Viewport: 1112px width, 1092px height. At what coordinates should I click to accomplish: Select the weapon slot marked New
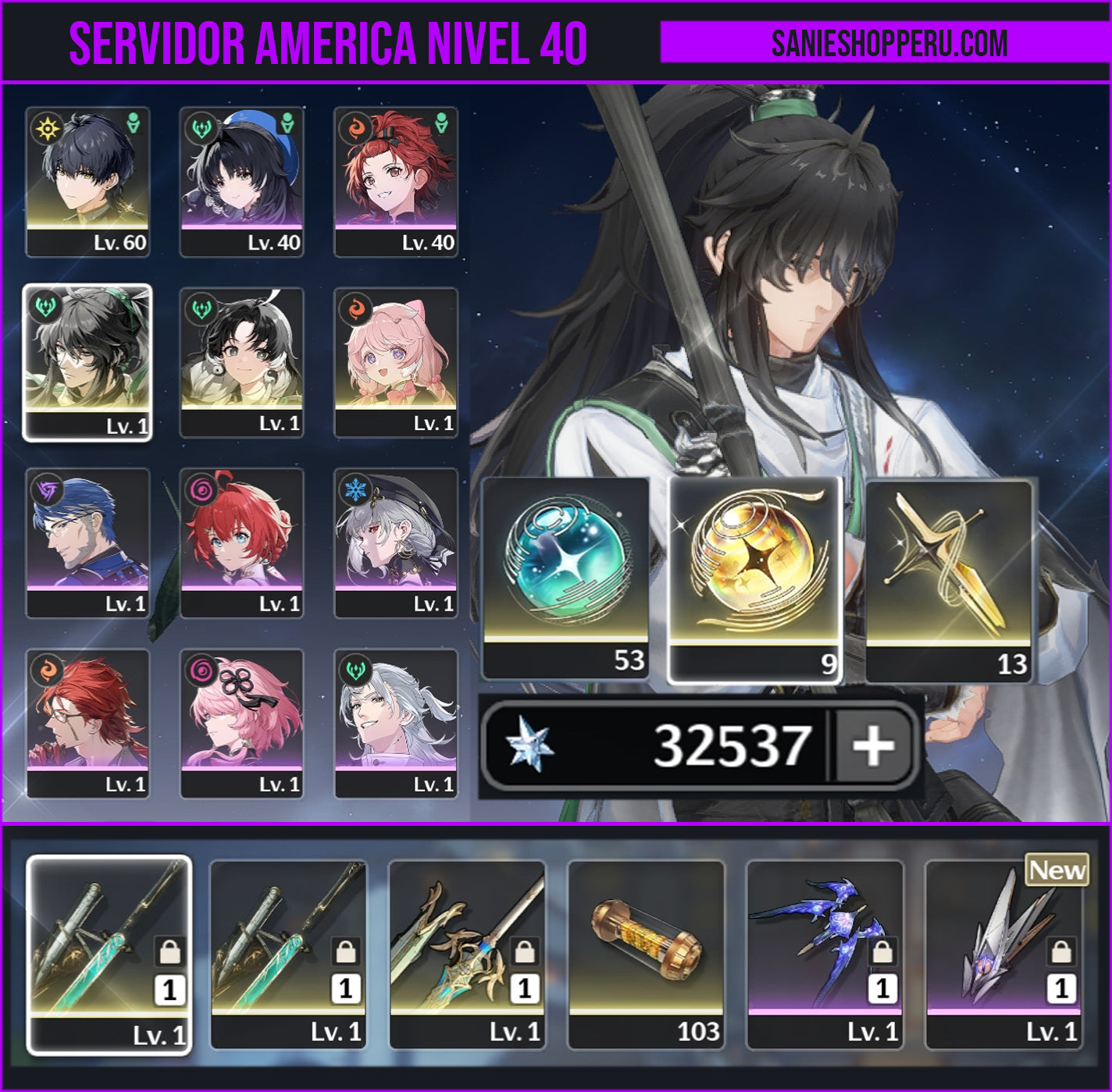[1003, 954]
